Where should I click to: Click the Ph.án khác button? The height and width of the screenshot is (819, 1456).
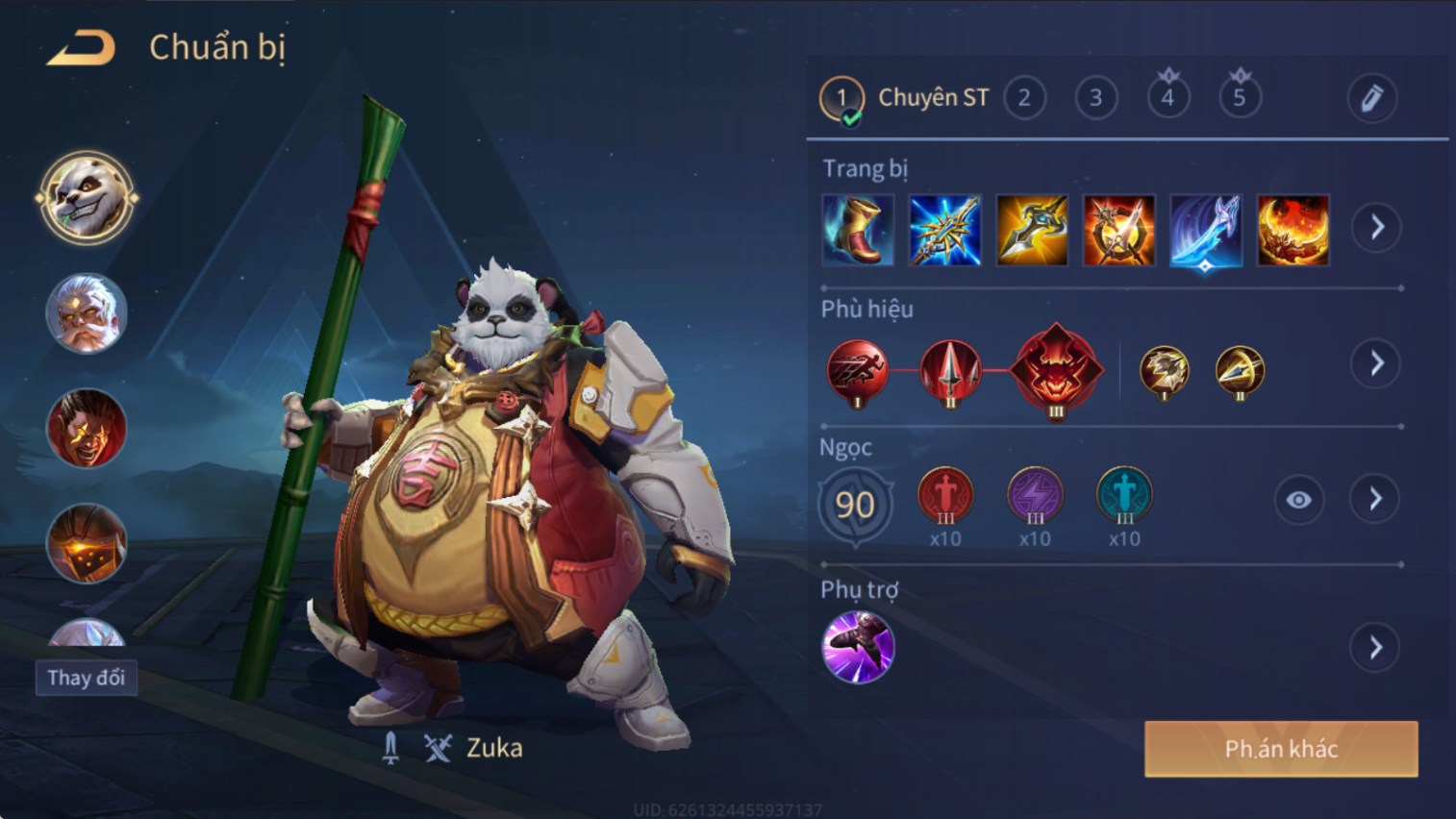point(1281,749)
